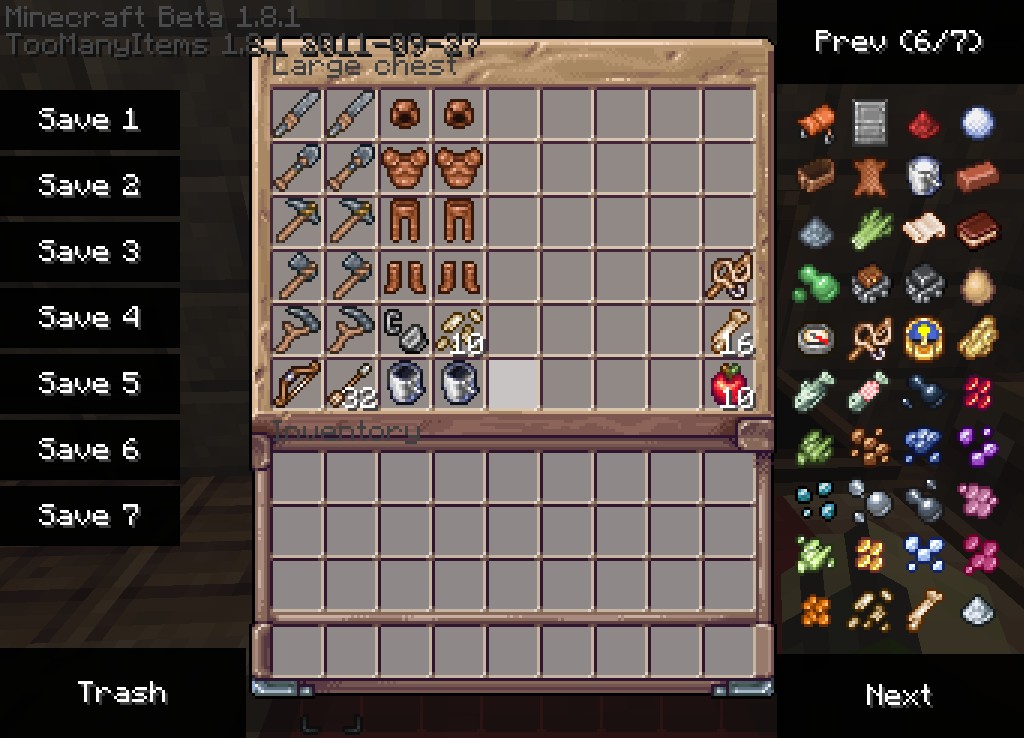
Task: Choose the boat in the item palette
Action: (816, 178)
